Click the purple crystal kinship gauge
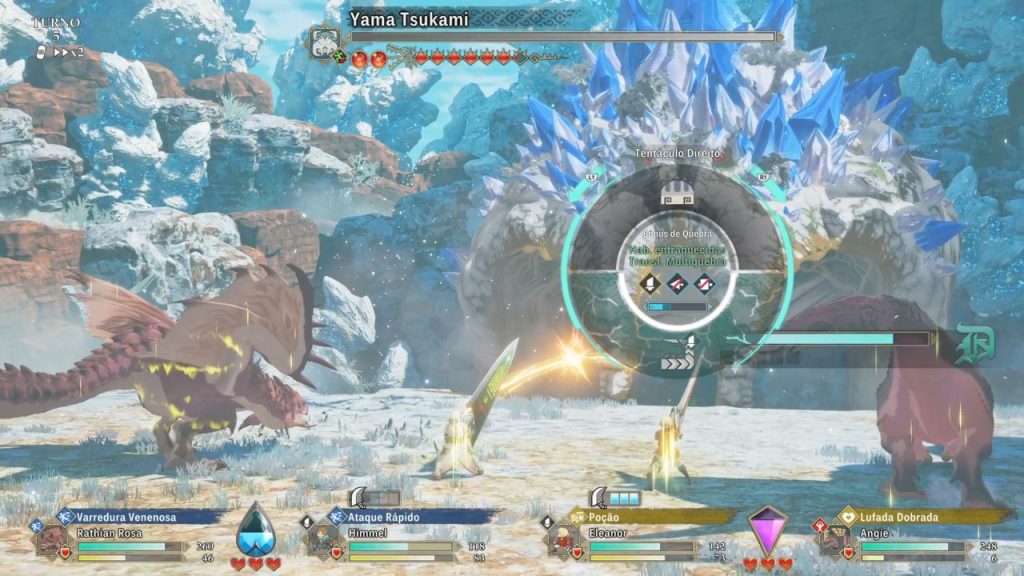The image size is (1024, 576). 768,531
